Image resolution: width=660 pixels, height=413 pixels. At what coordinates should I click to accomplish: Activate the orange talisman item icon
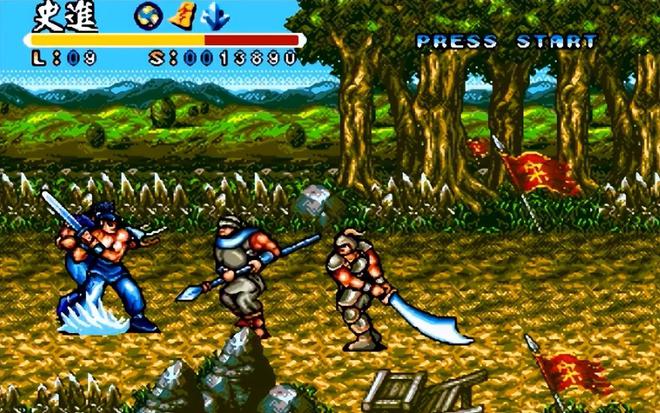pos(181,17)
